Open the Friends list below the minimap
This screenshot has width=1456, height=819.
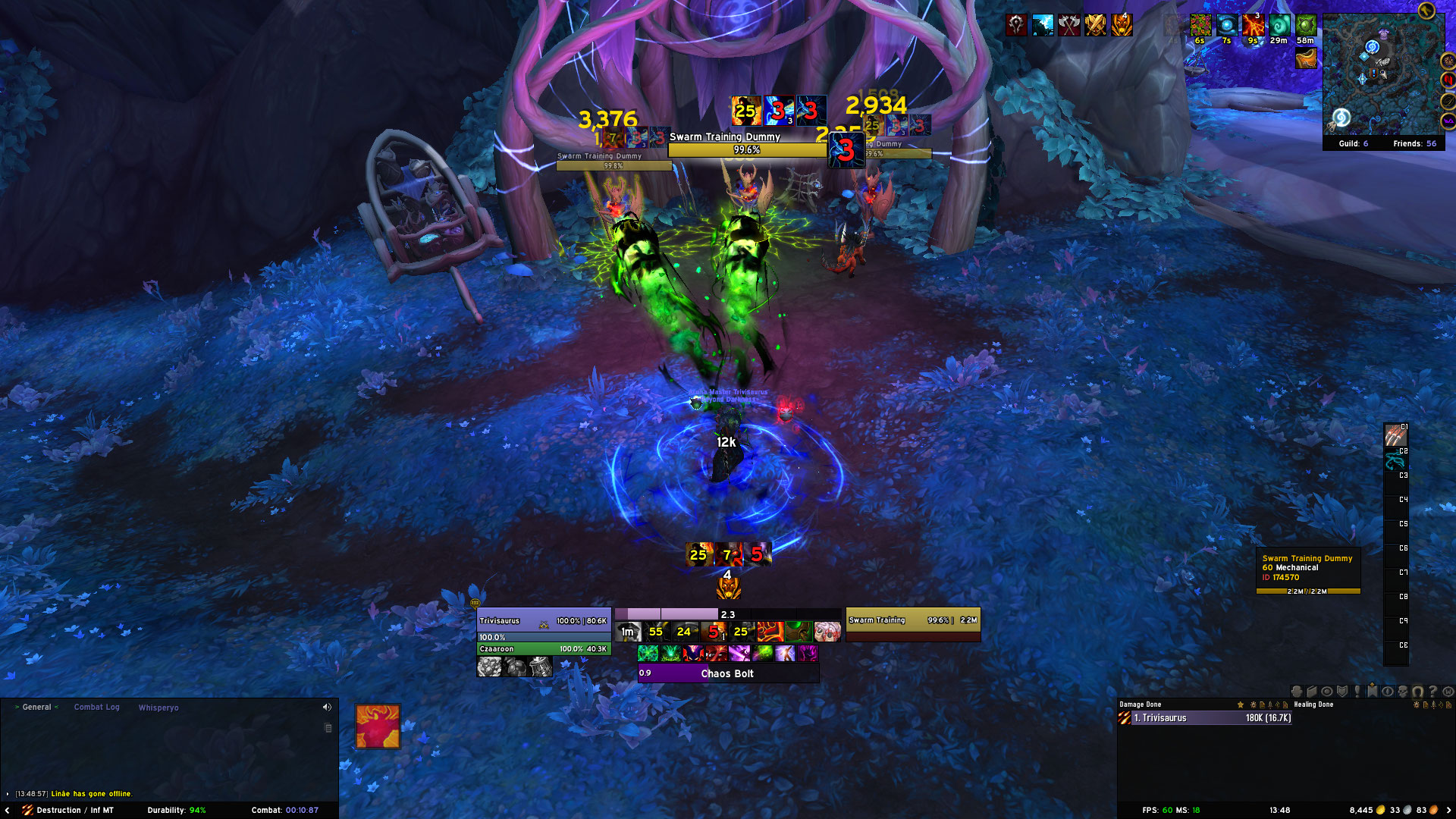pos(1414,143)
